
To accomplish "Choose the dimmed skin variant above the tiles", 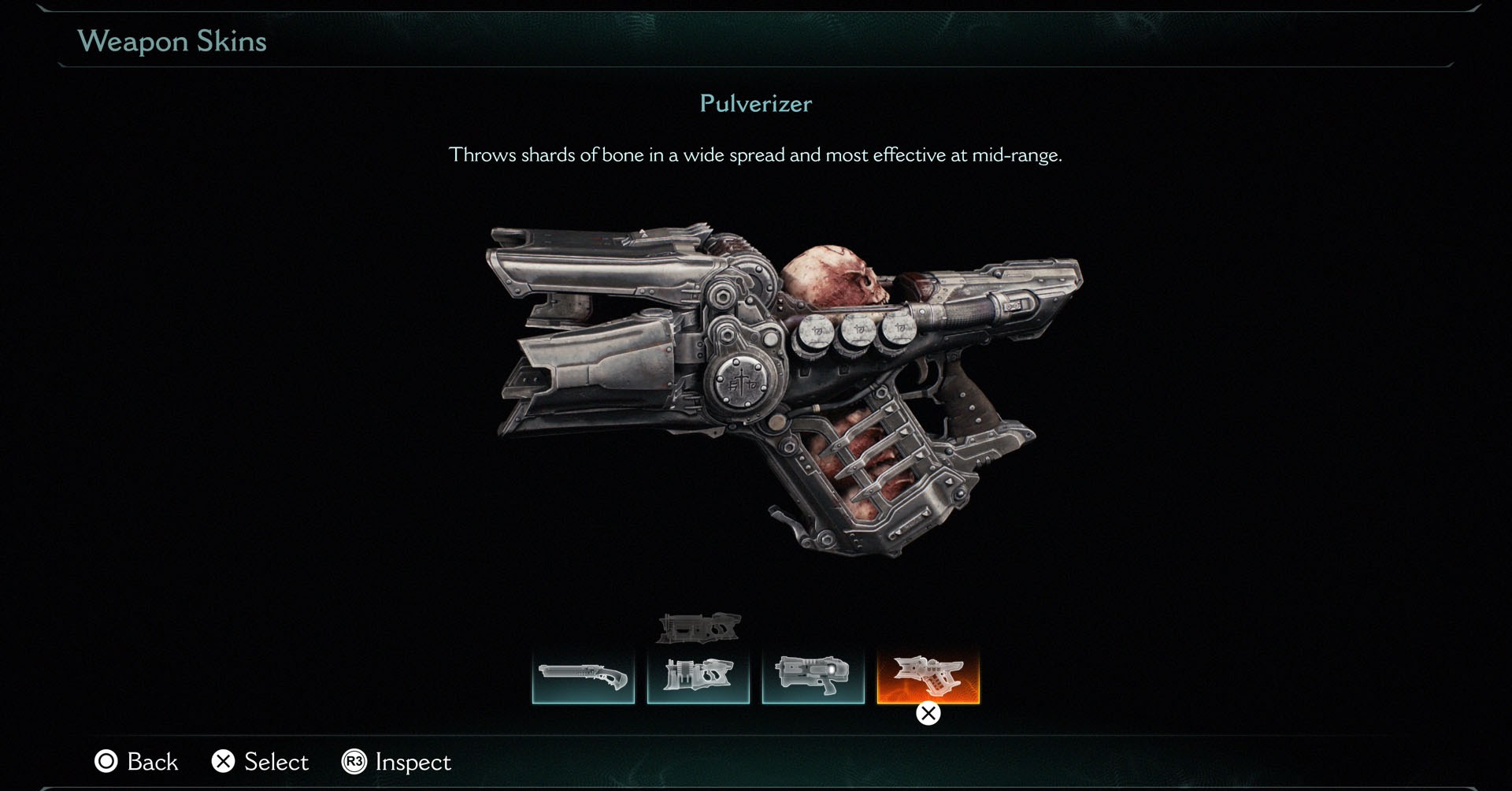I will pyautogui.click(x=699, y=628).
